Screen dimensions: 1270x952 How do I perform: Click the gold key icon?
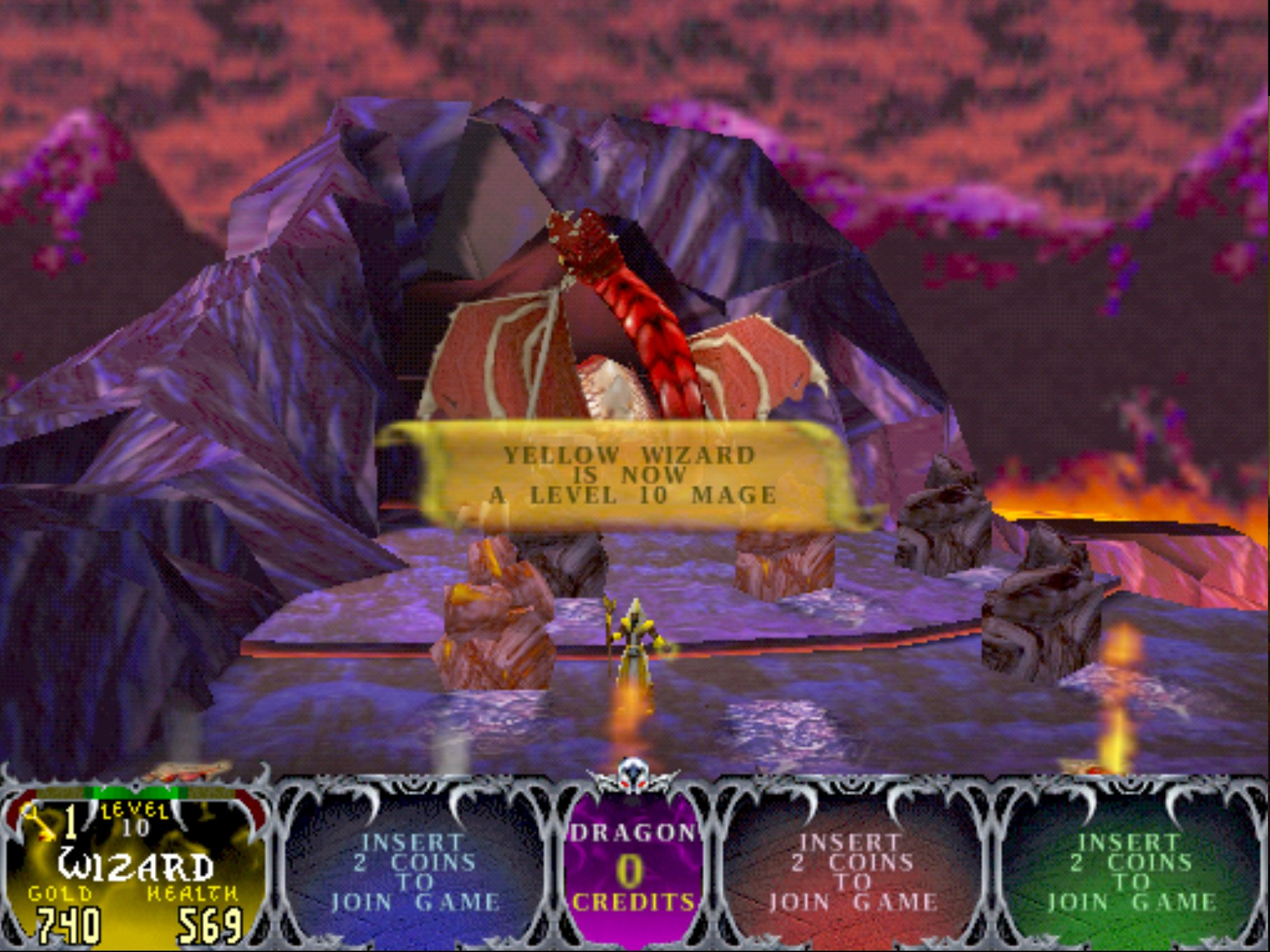41,822
